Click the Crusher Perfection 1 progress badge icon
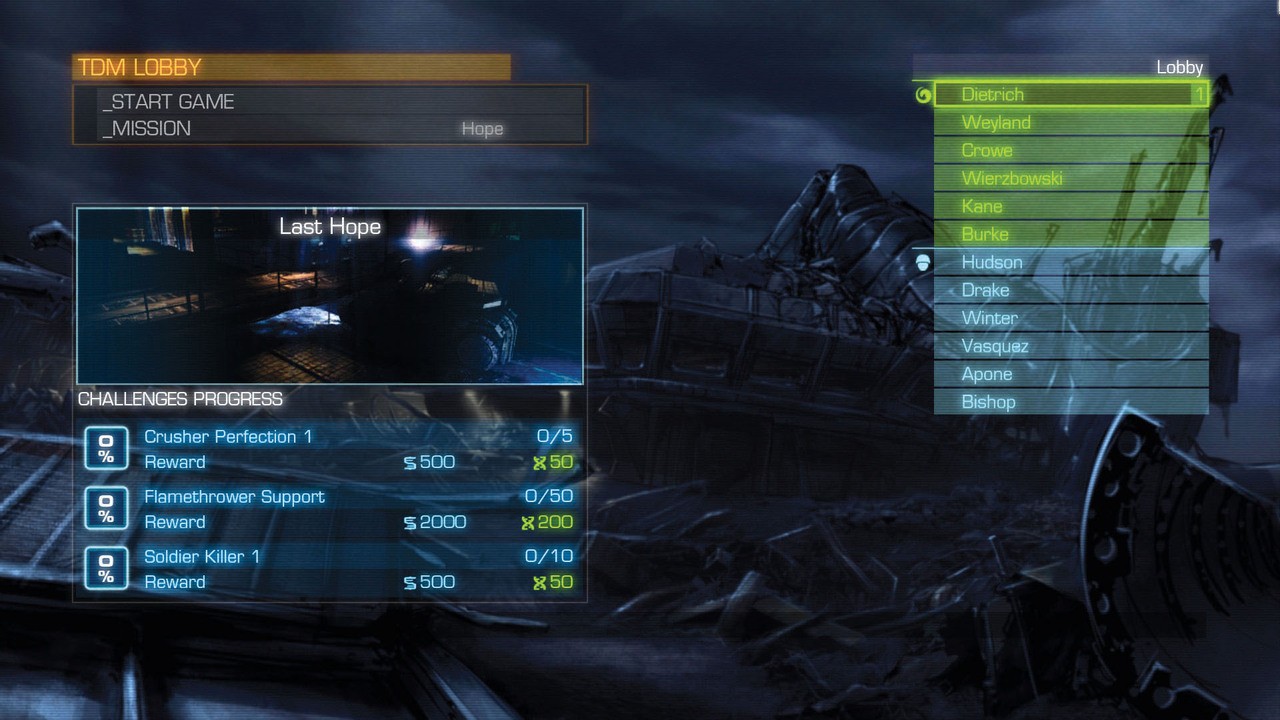This screenshot has width=1280, height=720. (x=106, y=448)
